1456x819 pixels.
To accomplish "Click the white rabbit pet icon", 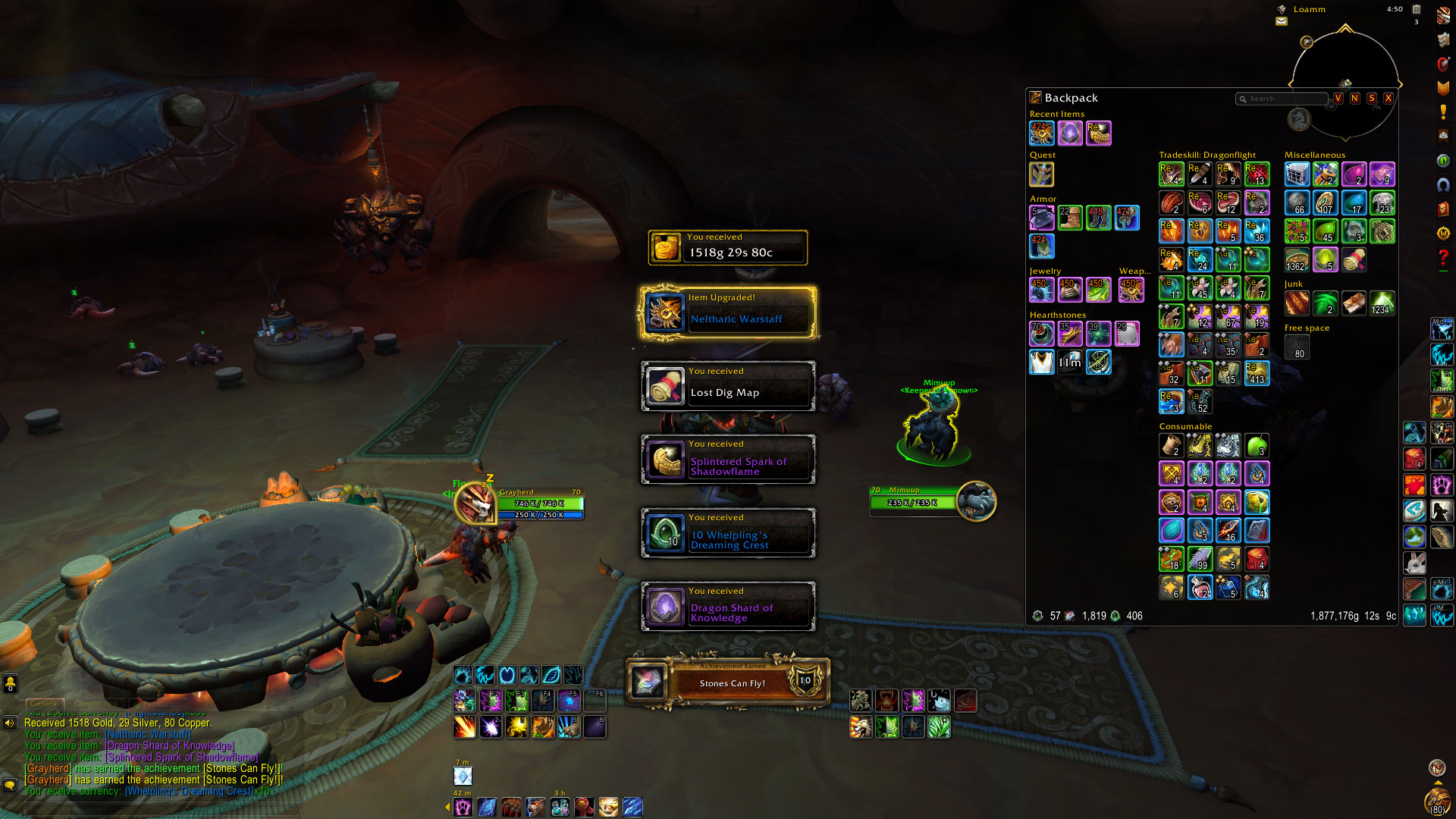I will click(1414, 563).
